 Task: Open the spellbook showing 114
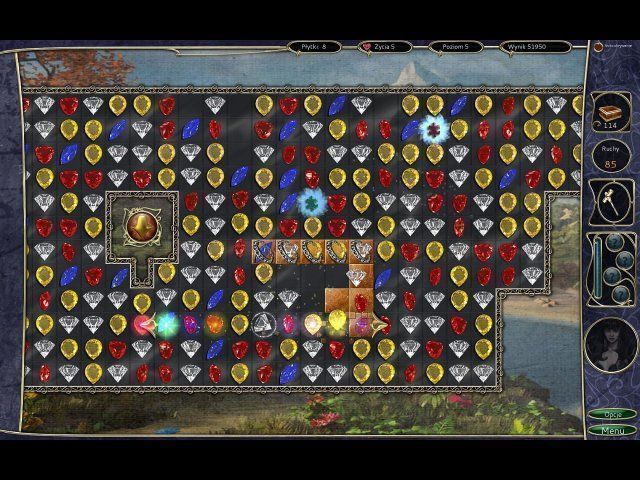(608, 112)
